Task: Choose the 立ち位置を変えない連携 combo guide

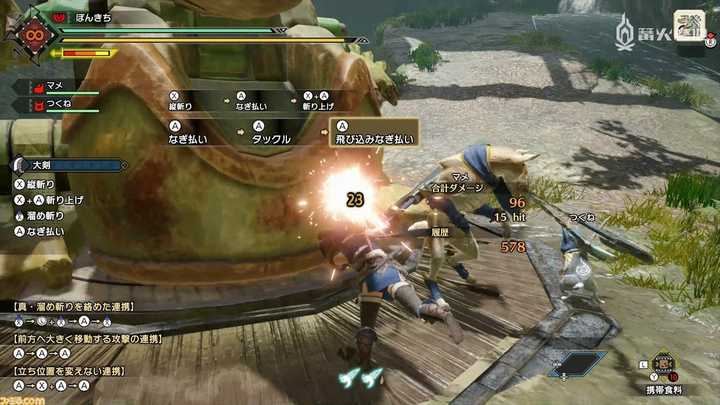Action: click(68, 372)
